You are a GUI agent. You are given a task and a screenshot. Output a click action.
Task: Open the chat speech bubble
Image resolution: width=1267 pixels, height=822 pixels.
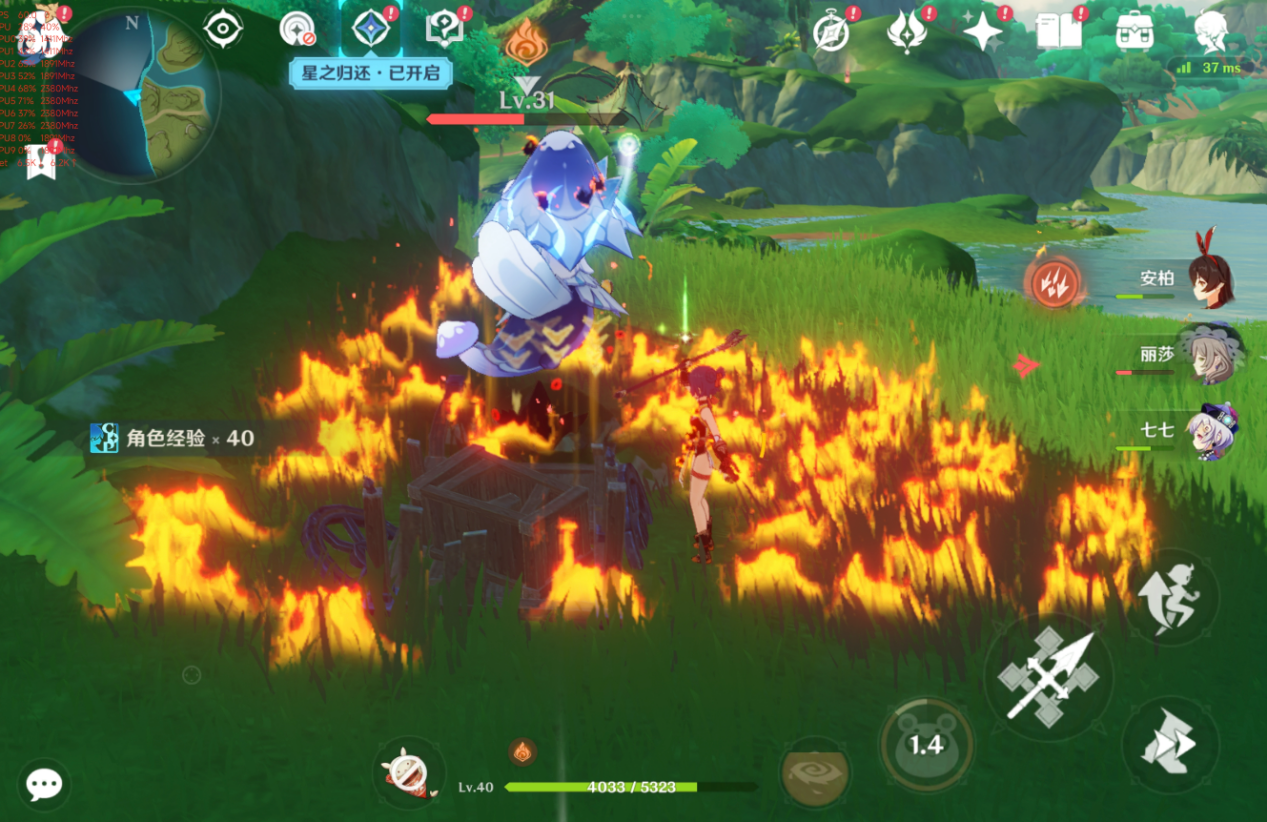click(x=44, y=784)
